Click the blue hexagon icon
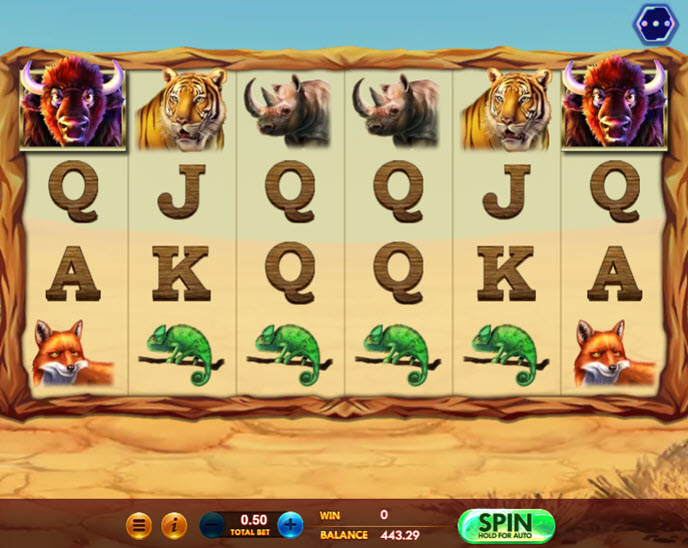688x548 pixels. (655, 24)
